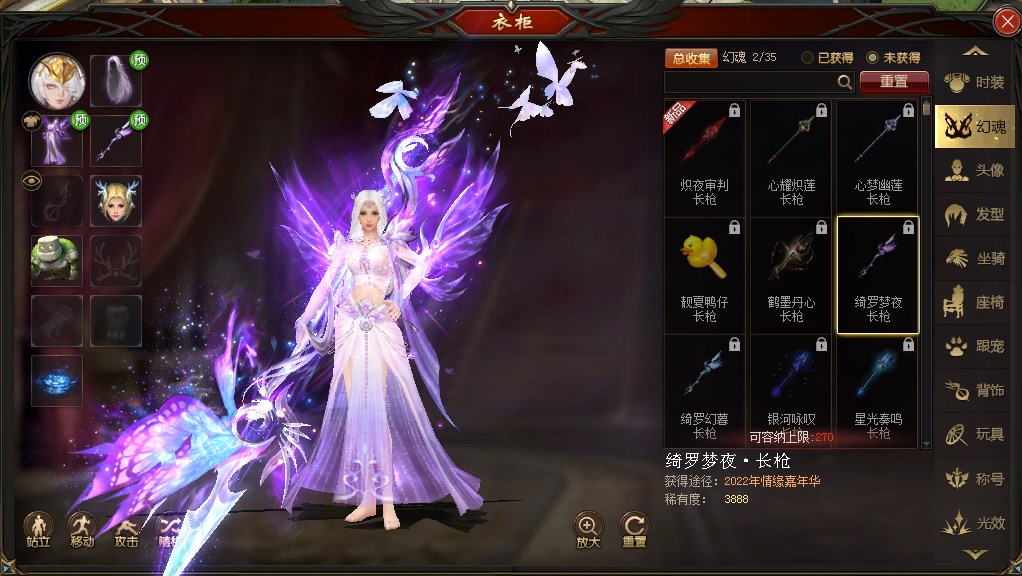Open the 坐骑 mount tab
This screenshot has width=1022, height=576.
[975, 258]
